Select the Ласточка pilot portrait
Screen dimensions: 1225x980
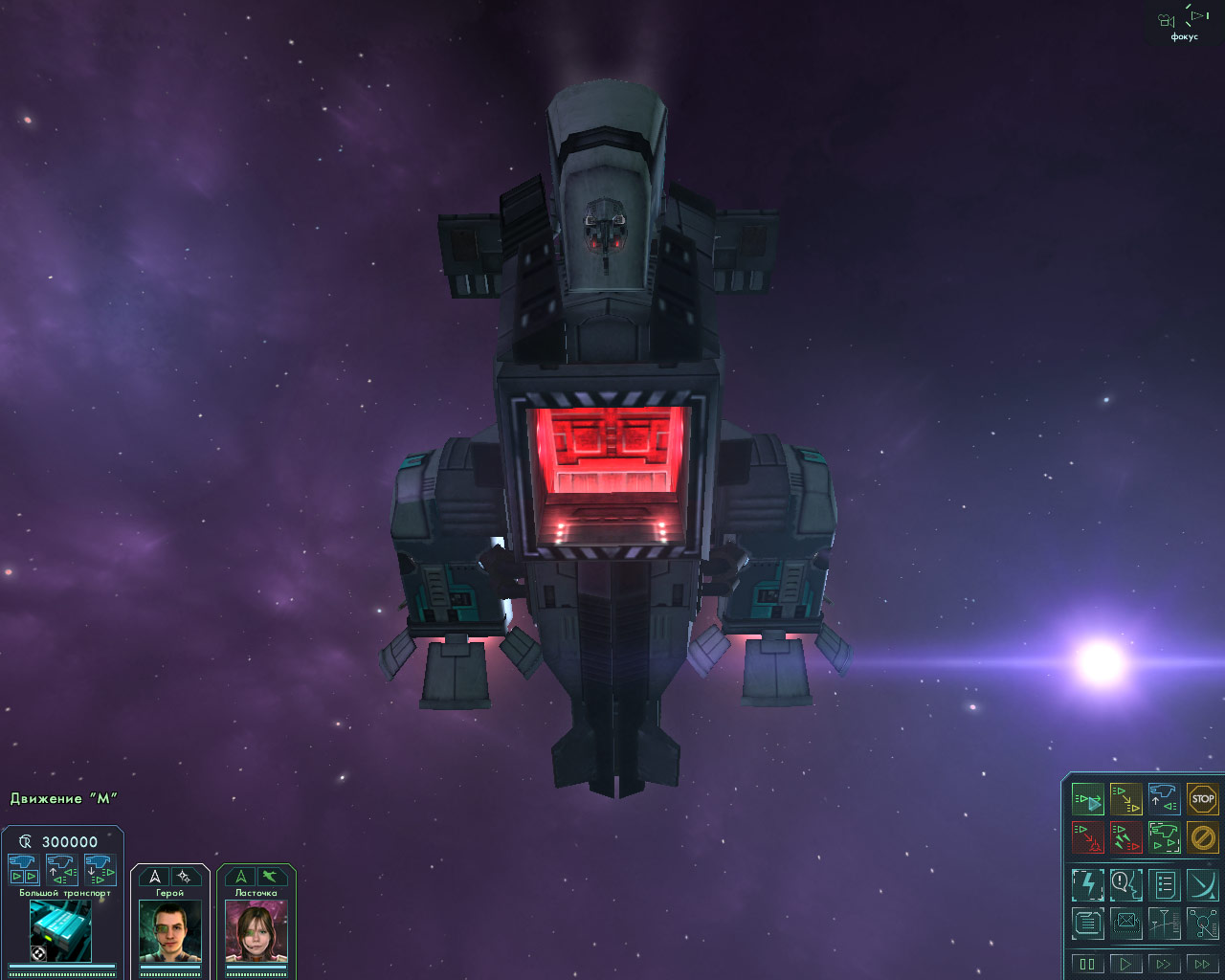(256, 931)
